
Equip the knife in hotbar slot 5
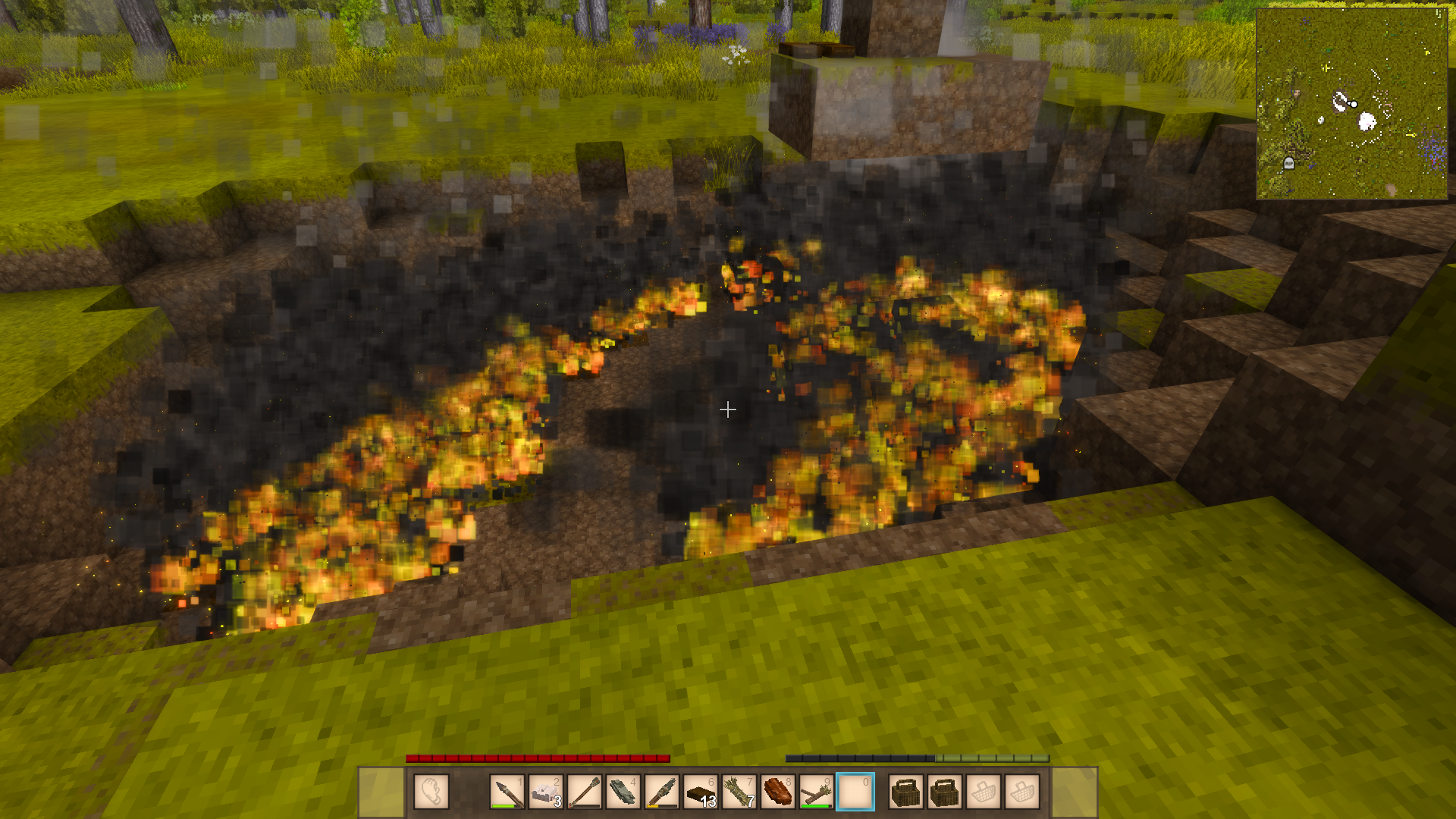click(x=662, y=792)
